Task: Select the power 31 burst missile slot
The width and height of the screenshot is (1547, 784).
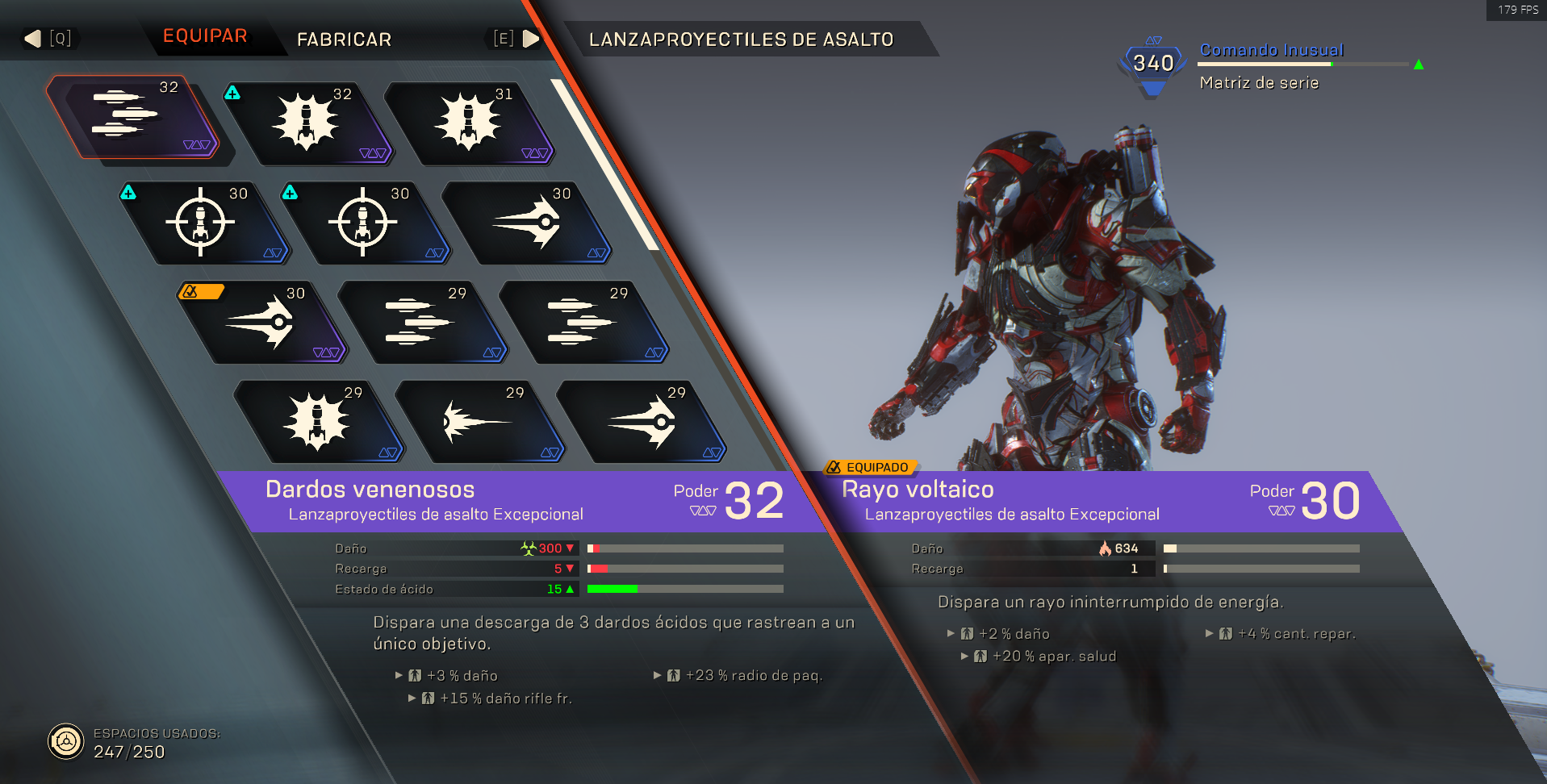Action: coord(469,124)
